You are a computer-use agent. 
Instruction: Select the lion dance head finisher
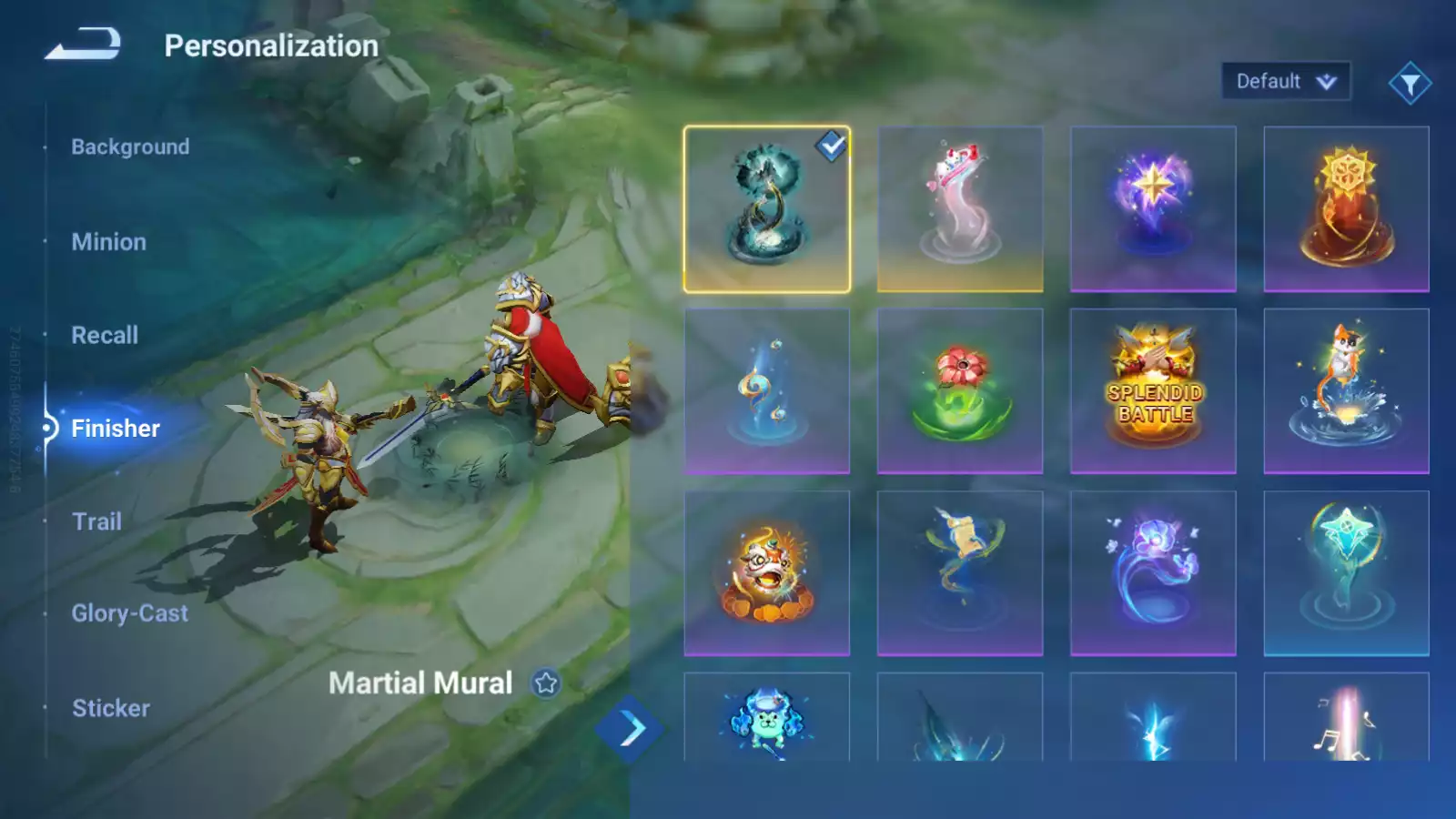[x=767, y=573]
